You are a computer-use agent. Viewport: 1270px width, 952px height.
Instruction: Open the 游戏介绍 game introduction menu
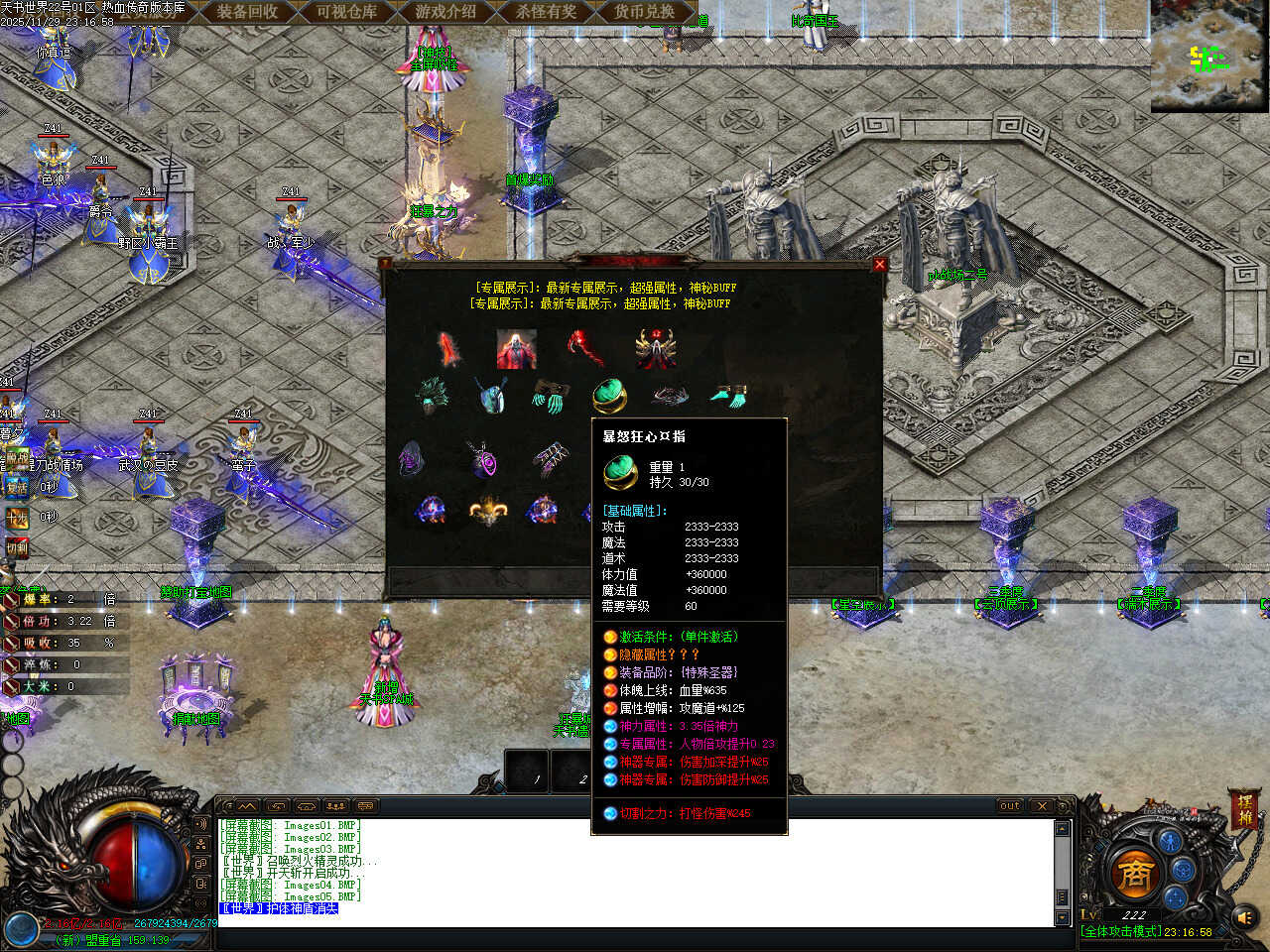pos(445,12)
